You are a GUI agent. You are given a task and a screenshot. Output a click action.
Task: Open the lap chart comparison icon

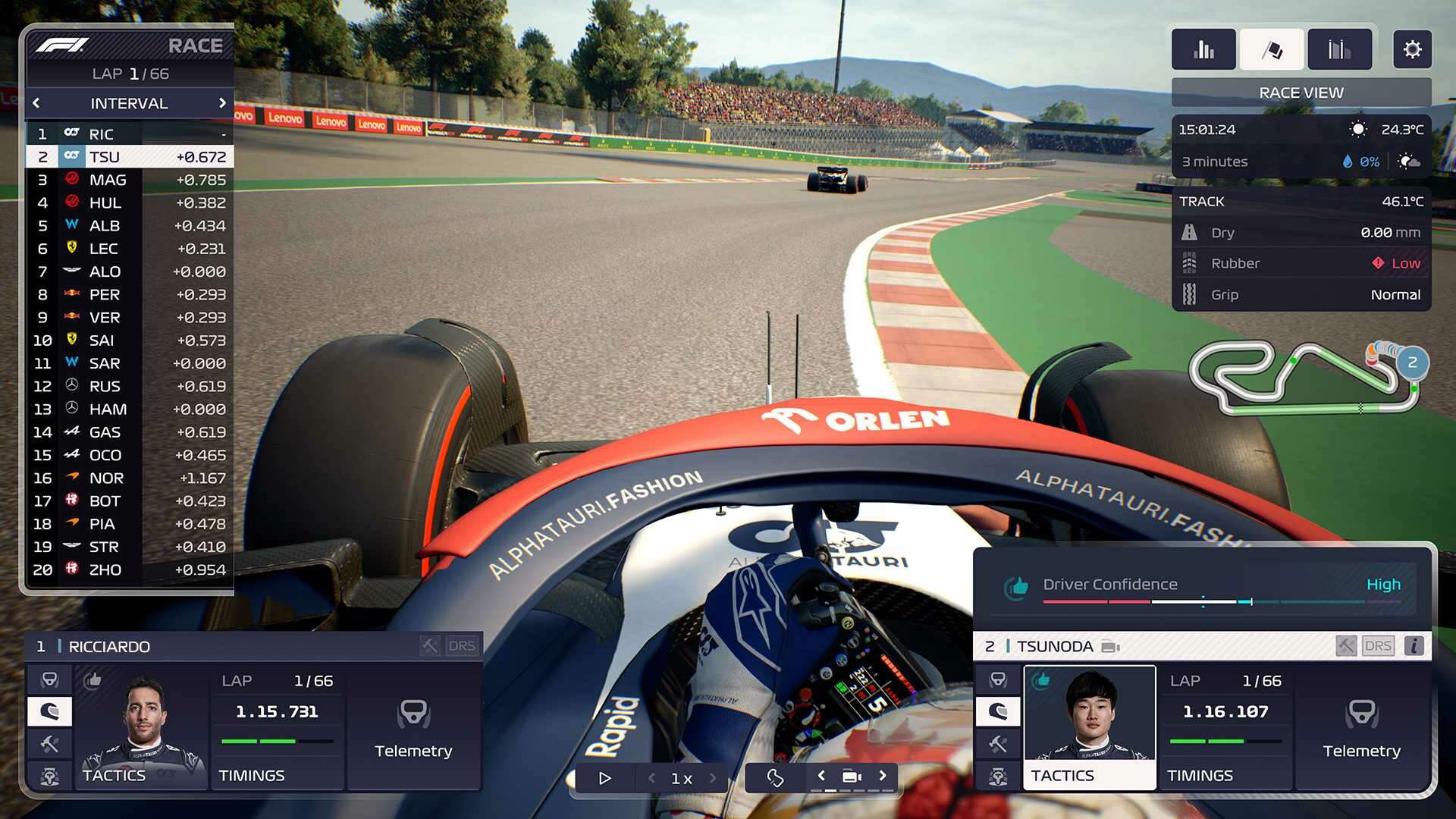pos(1339,49)
